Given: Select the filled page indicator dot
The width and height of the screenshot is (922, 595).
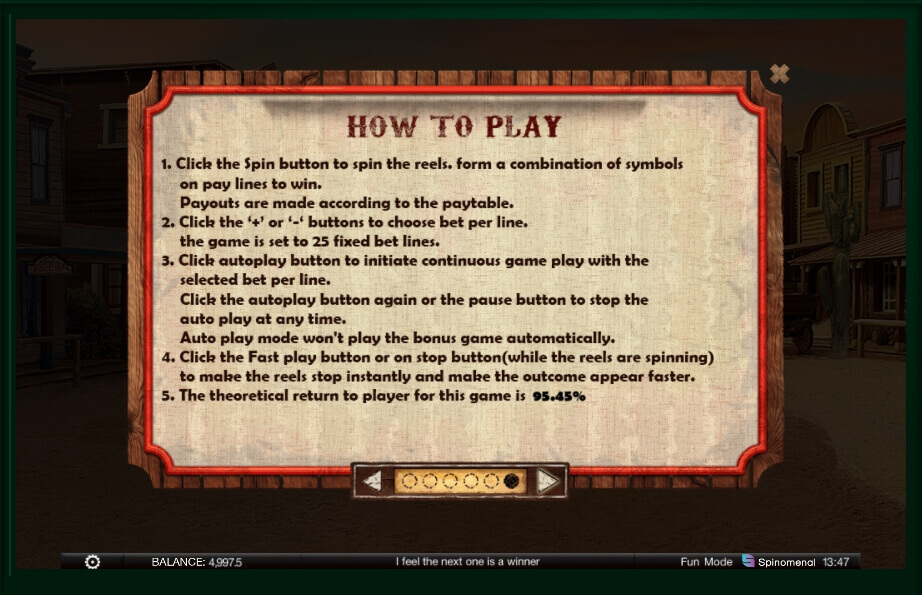Looking at the screenshot, I should point(511,481).
